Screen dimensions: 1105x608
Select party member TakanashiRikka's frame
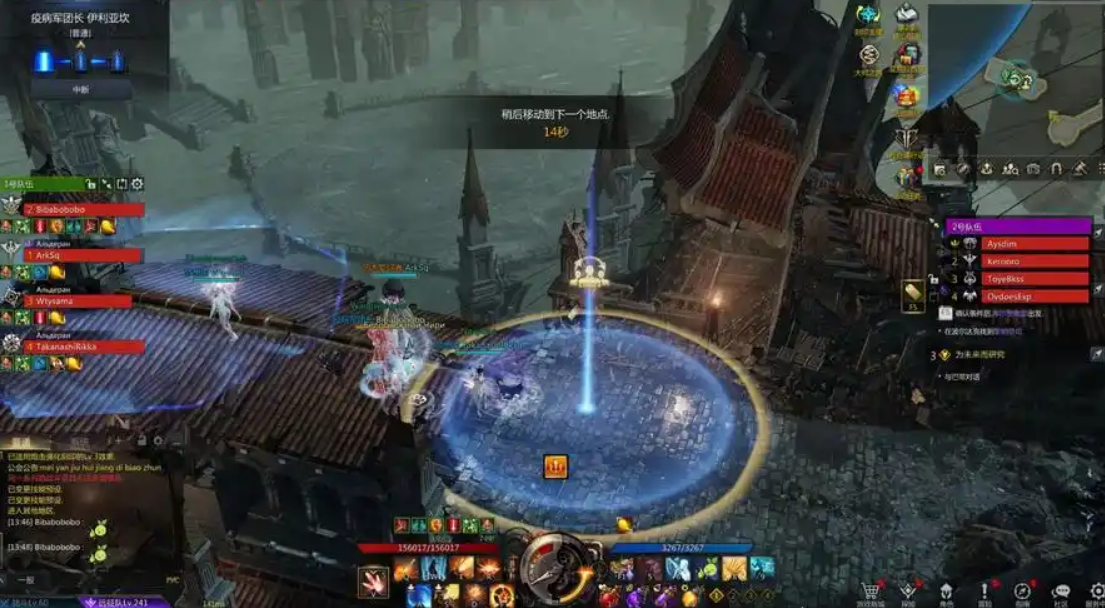click(84, 347)
